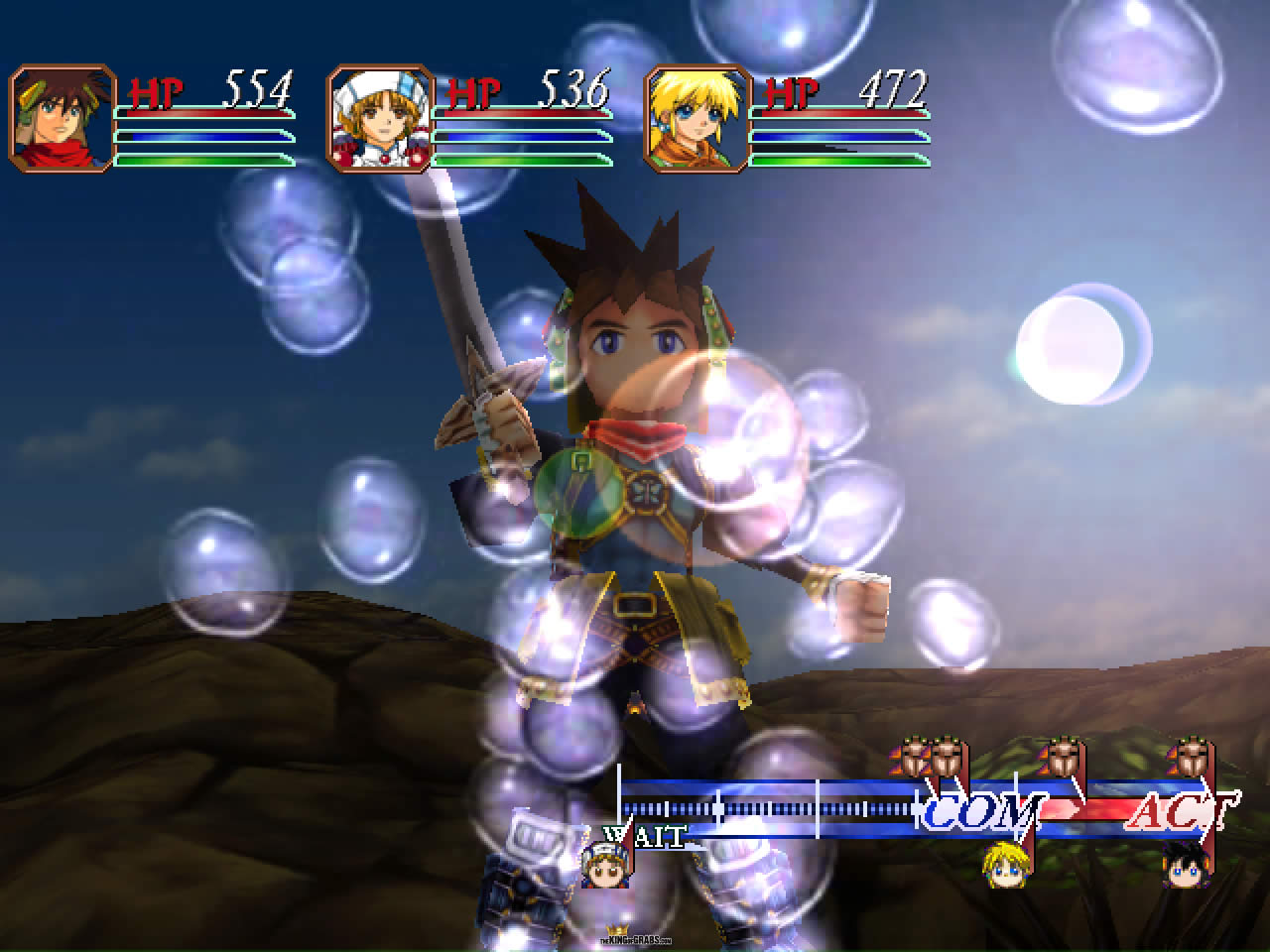Click the white-hat girl icon on turn gauge
This screenshot has height=952, width=1270.
tap(604, 865)
